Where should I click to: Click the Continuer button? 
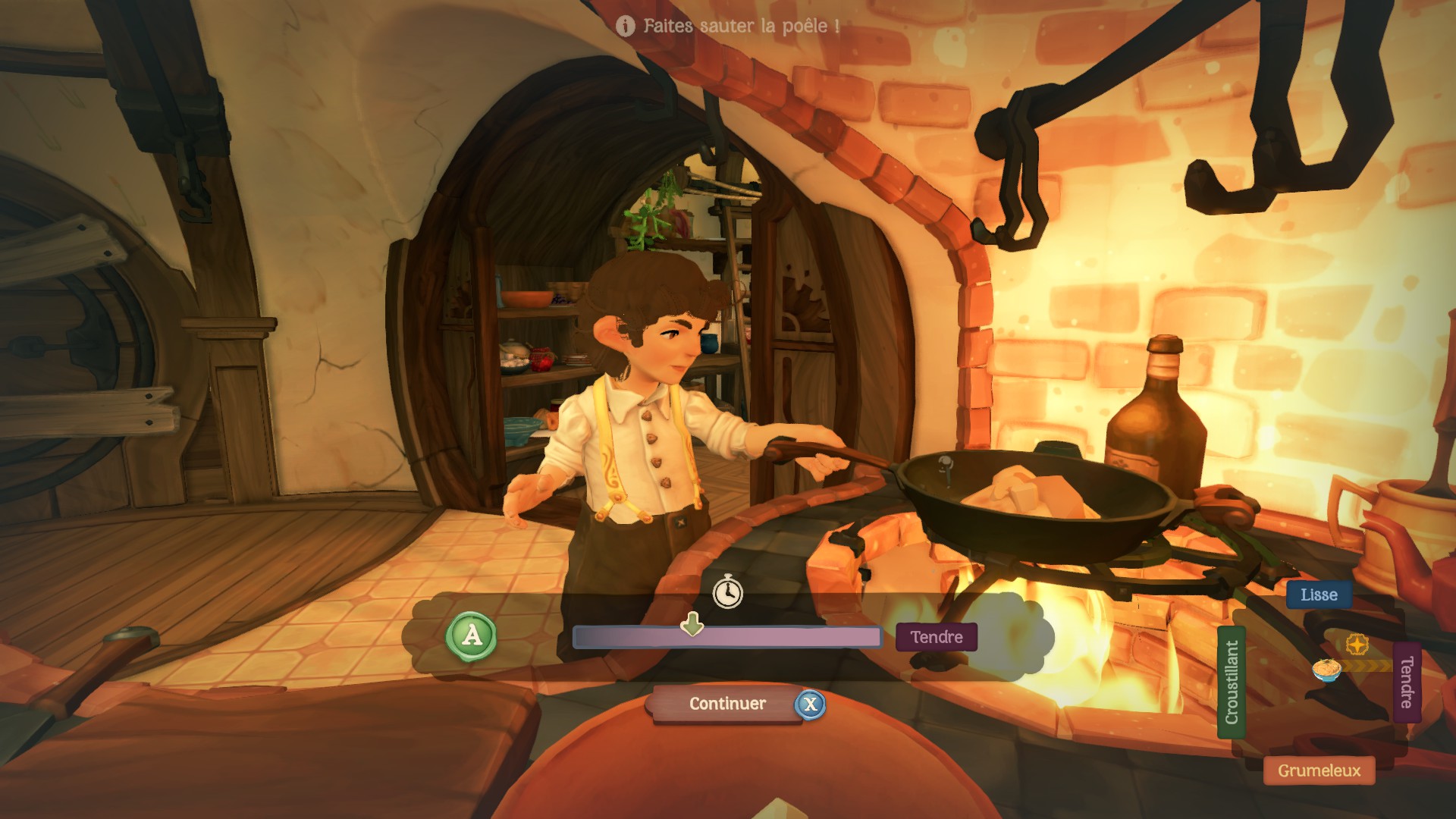click(x=726, y=704)
